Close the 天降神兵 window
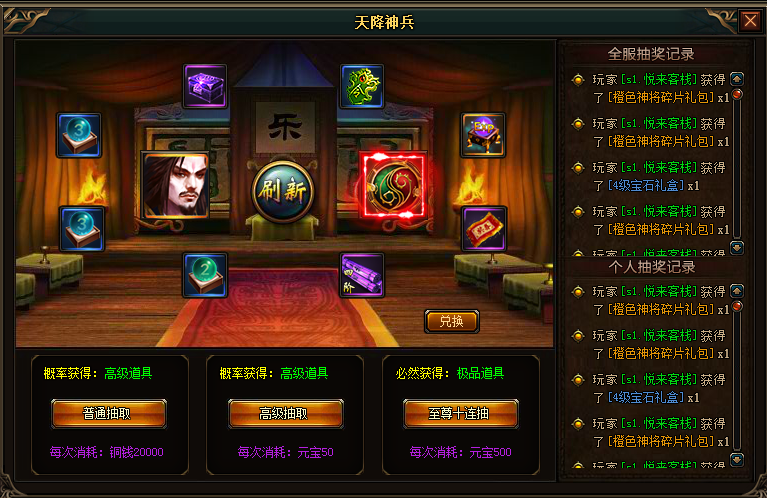Viewport: 767px width, 498px height. pos(750,20)
